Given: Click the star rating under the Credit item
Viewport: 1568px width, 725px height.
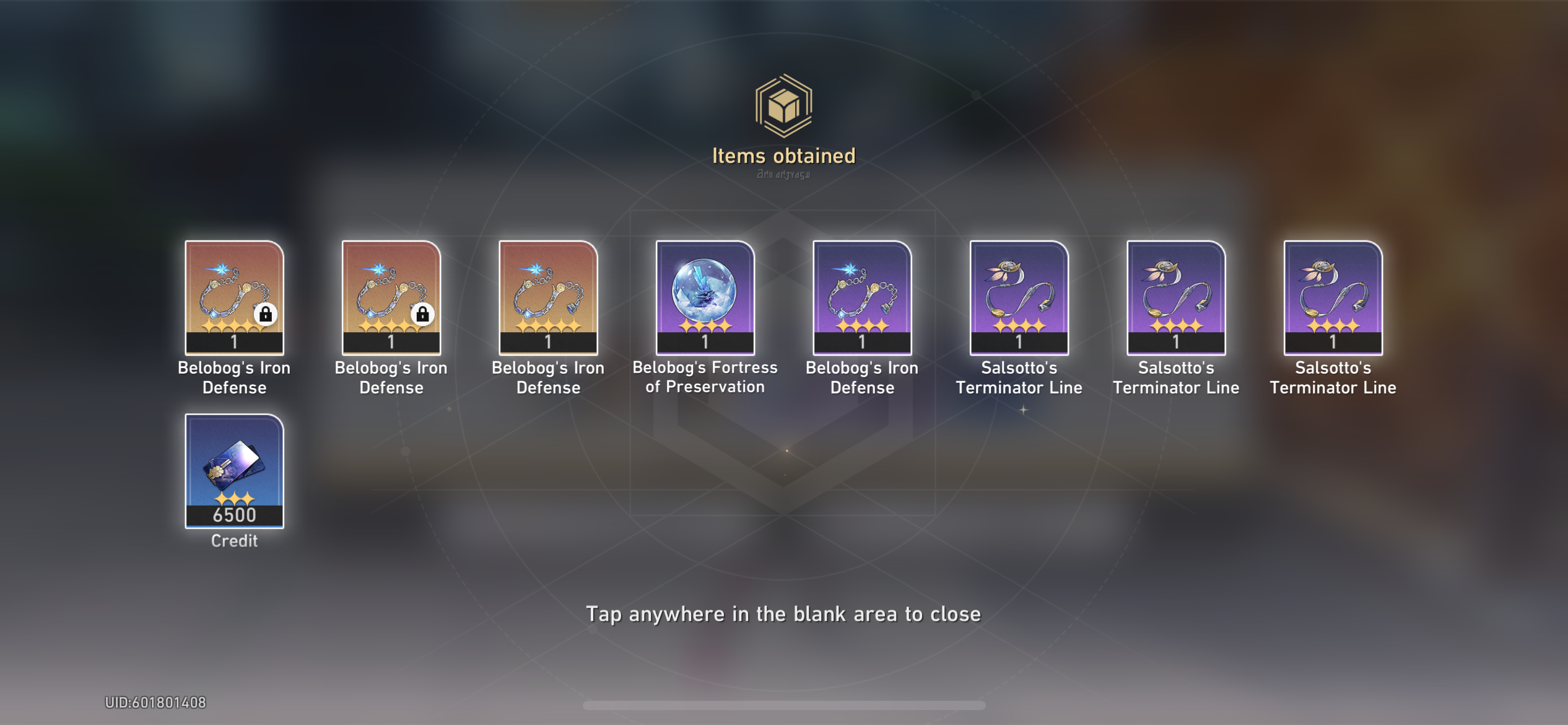Looking at the screenshot, I should [235, 499].
